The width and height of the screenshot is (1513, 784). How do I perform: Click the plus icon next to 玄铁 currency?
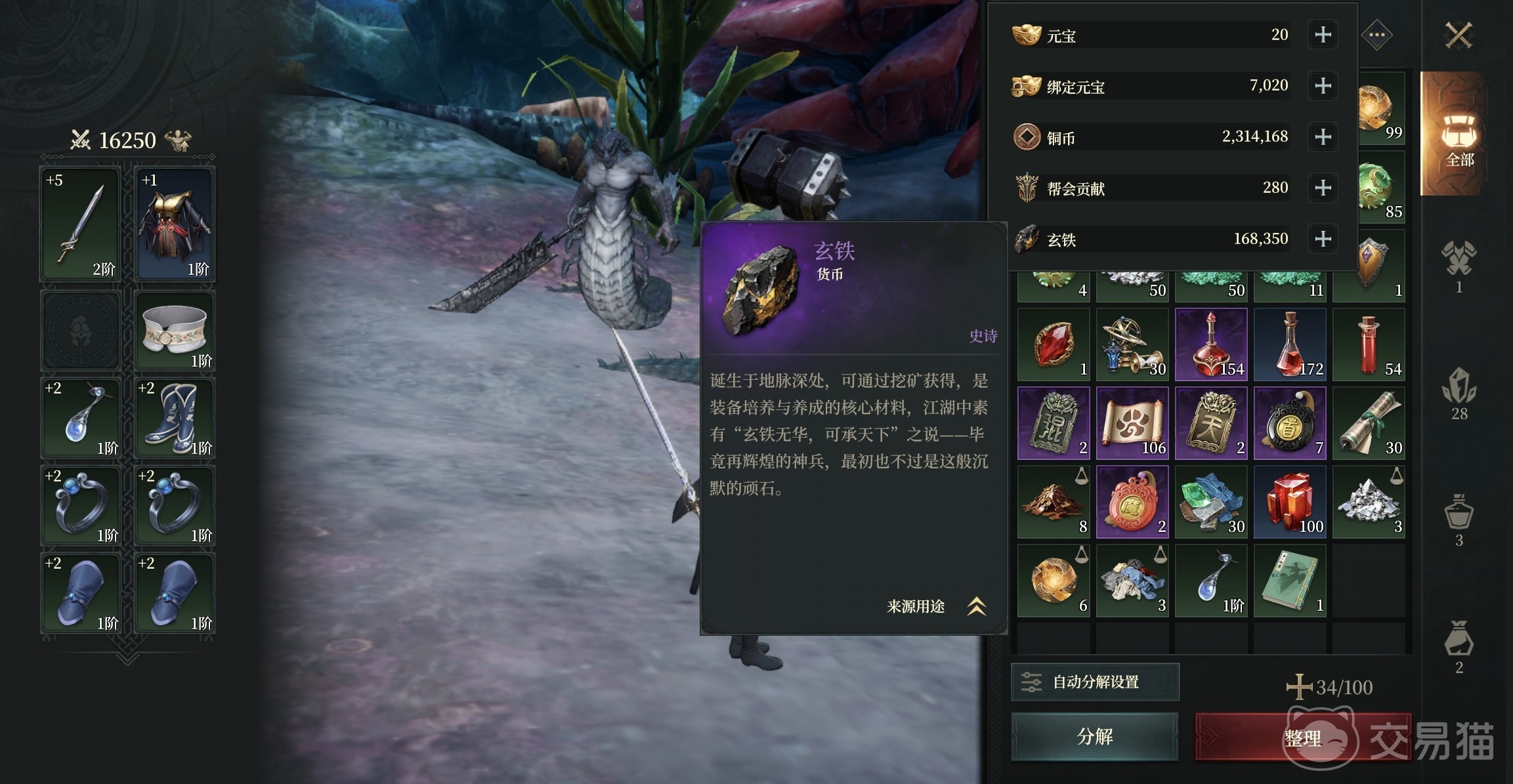pos(1323,239)
